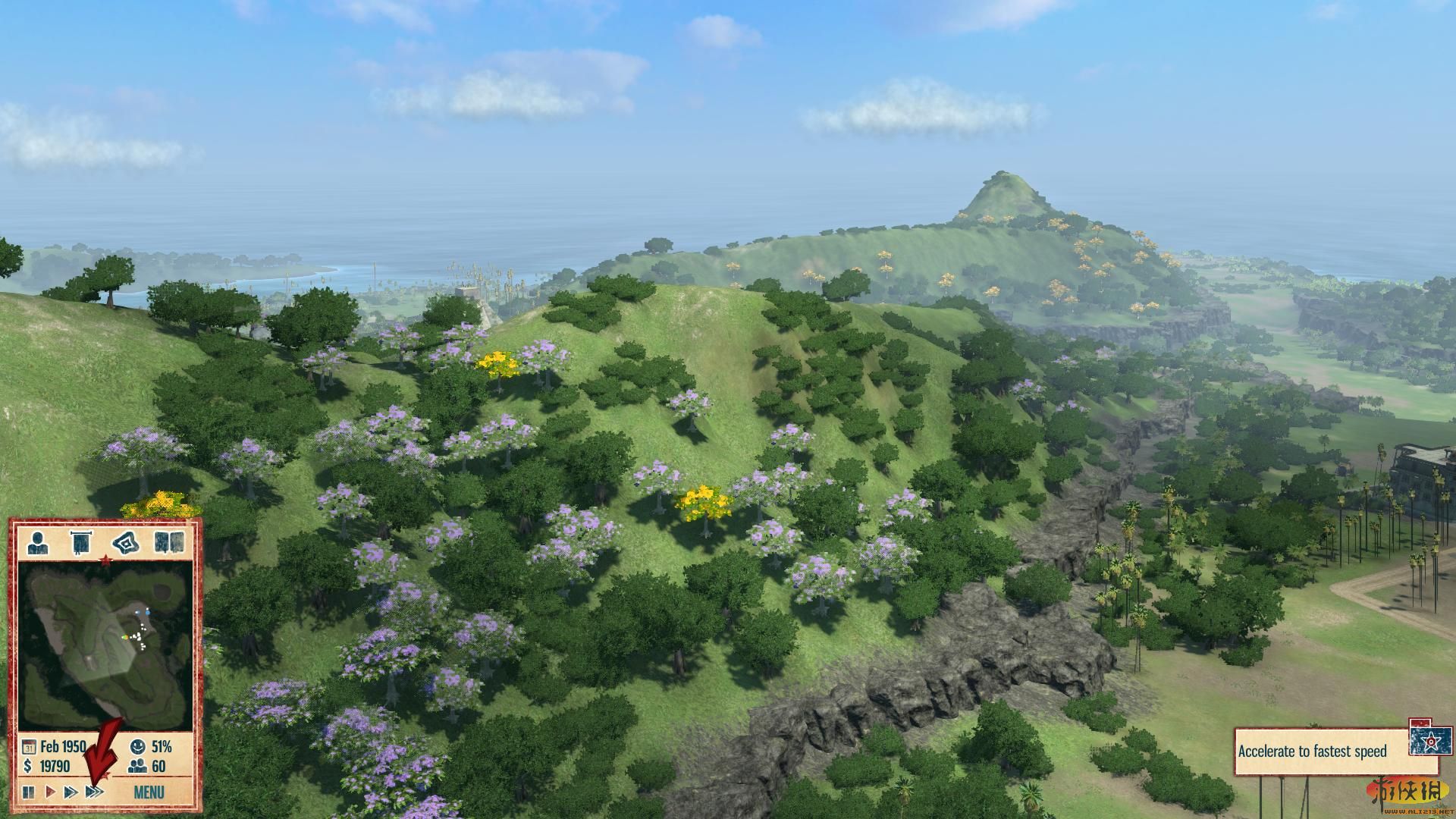The image size is (1456, 819).
Task: Open the person silhouette icon panel
Action: pos(36,543)
